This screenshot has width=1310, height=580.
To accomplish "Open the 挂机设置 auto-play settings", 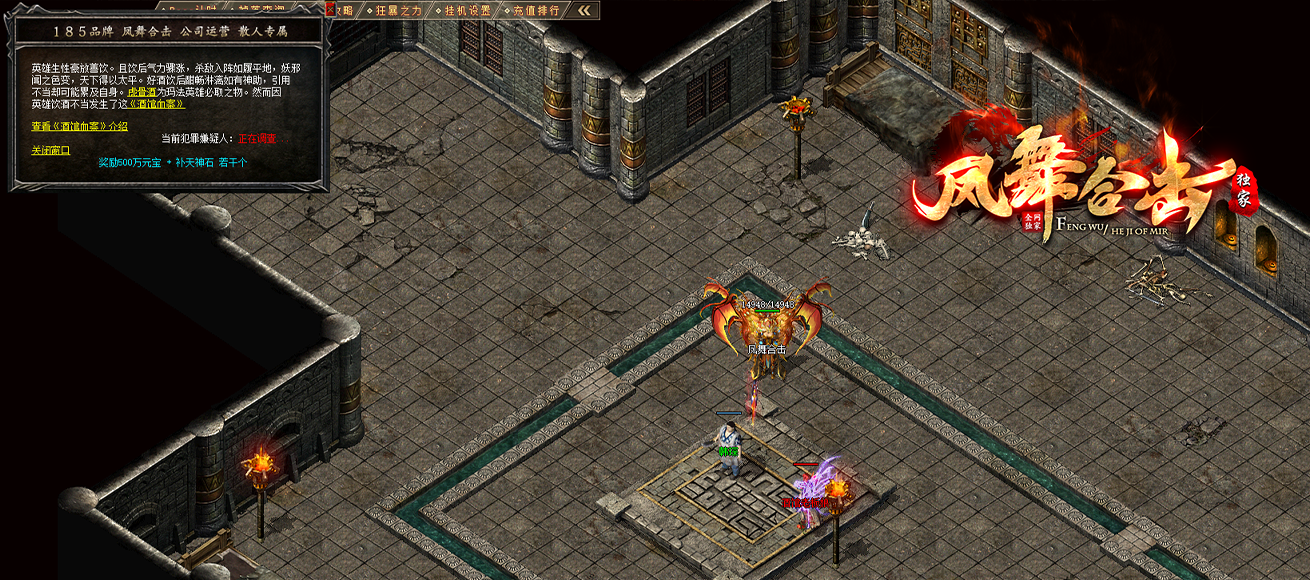I will tap(466, 10).
